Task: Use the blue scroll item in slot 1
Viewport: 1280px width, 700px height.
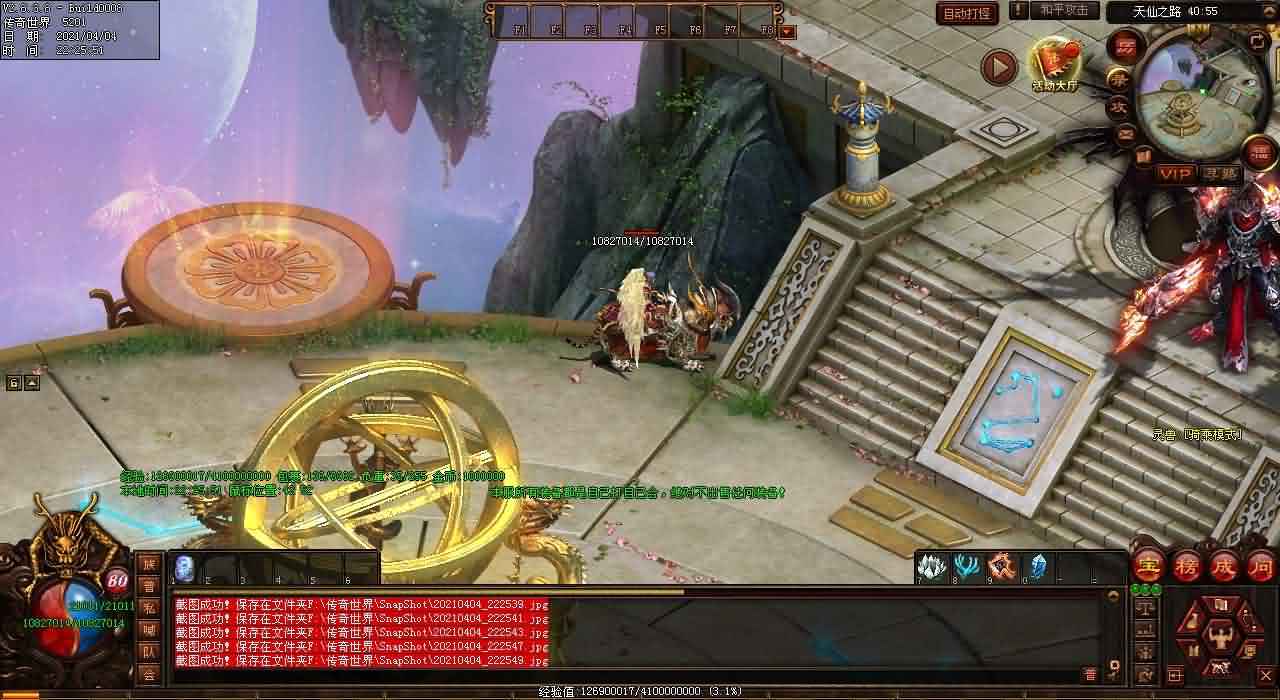Action: pyautogui.click(x=185, y=568)
